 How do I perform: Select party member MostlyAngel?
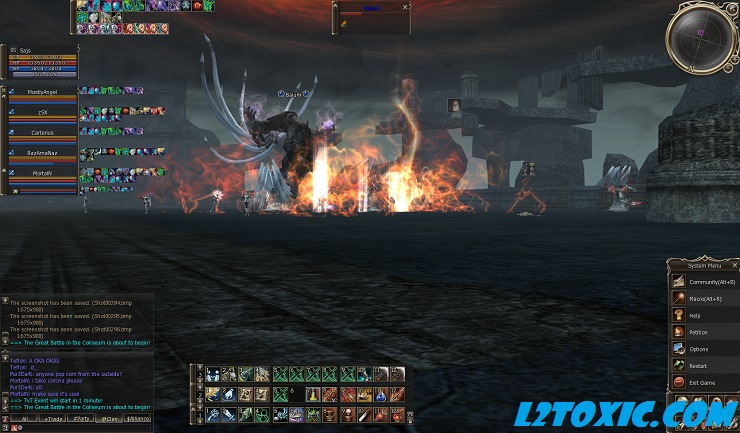(43, 92)
